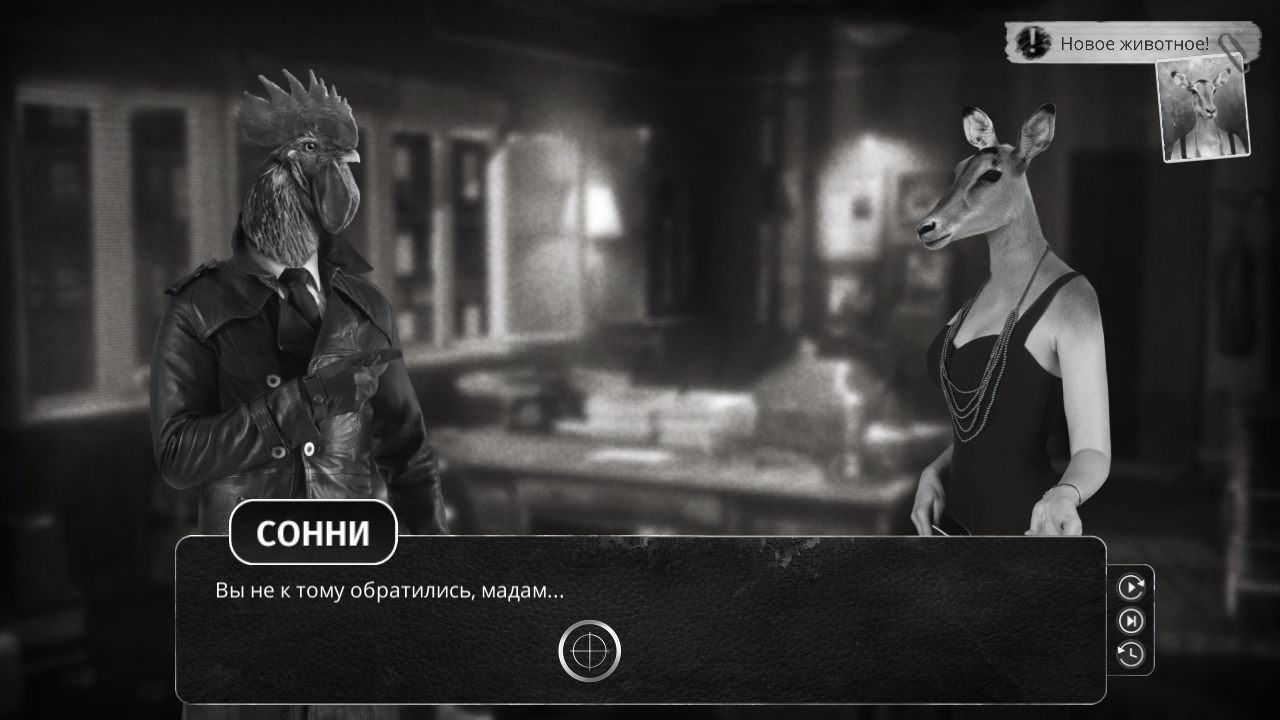This screenshot has width=1280, height=720.
Task: Click the Новое животное! banner
Action: pyautogui.click(x=1135, y=45)
